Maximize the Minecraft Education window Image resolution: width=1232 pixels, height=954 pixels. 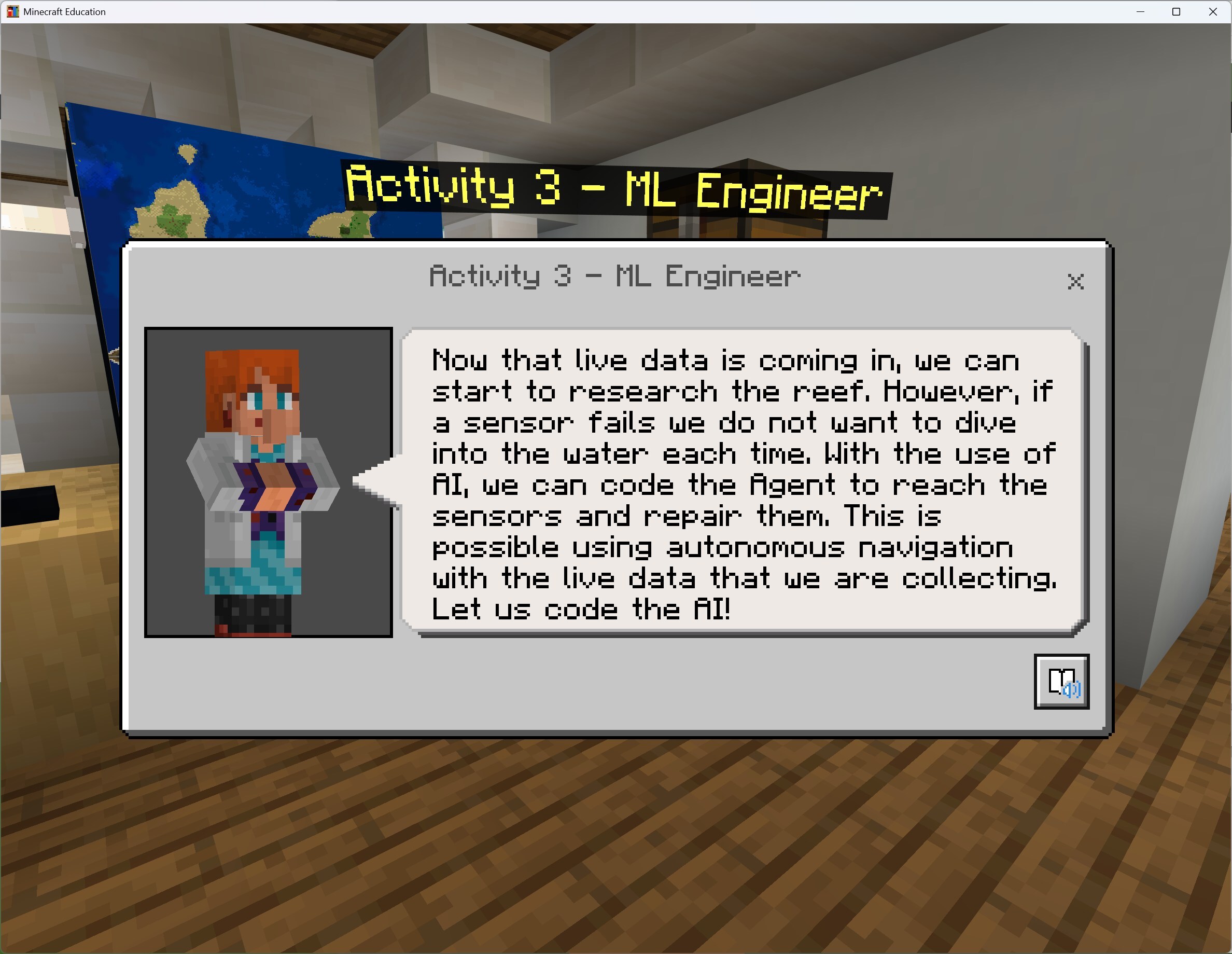pos(1176,12)
